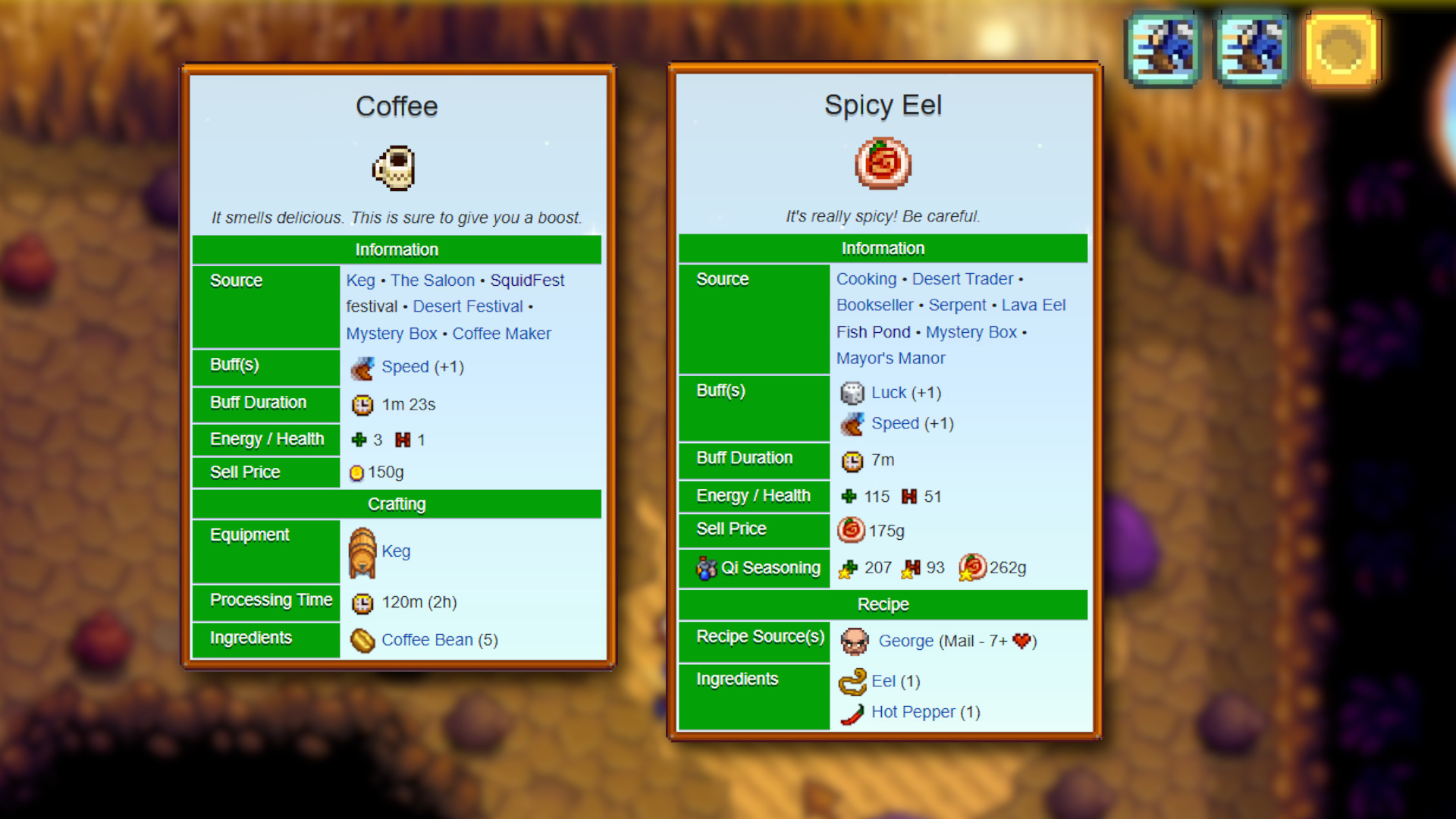Click the clock icon beside the 7m buff duration
Screen dimensions: 1456x819
852,460
